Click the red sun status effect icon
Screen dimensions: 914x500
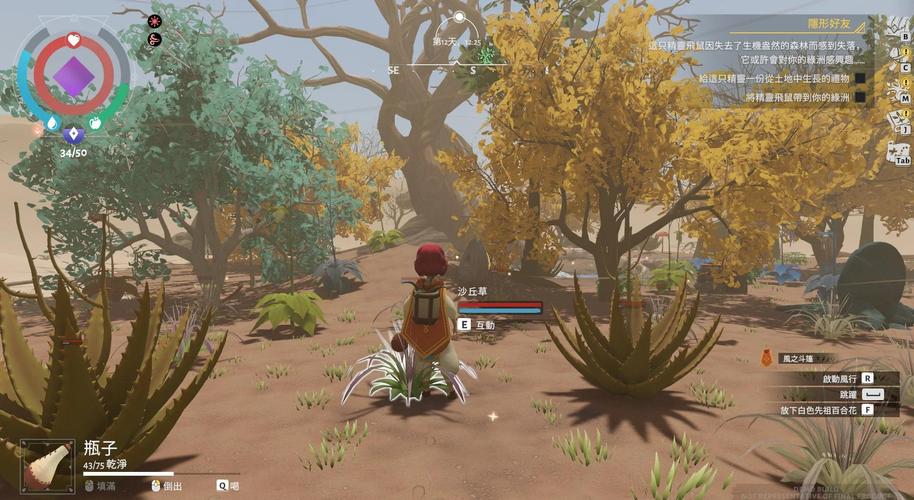[x=155, y=21]
